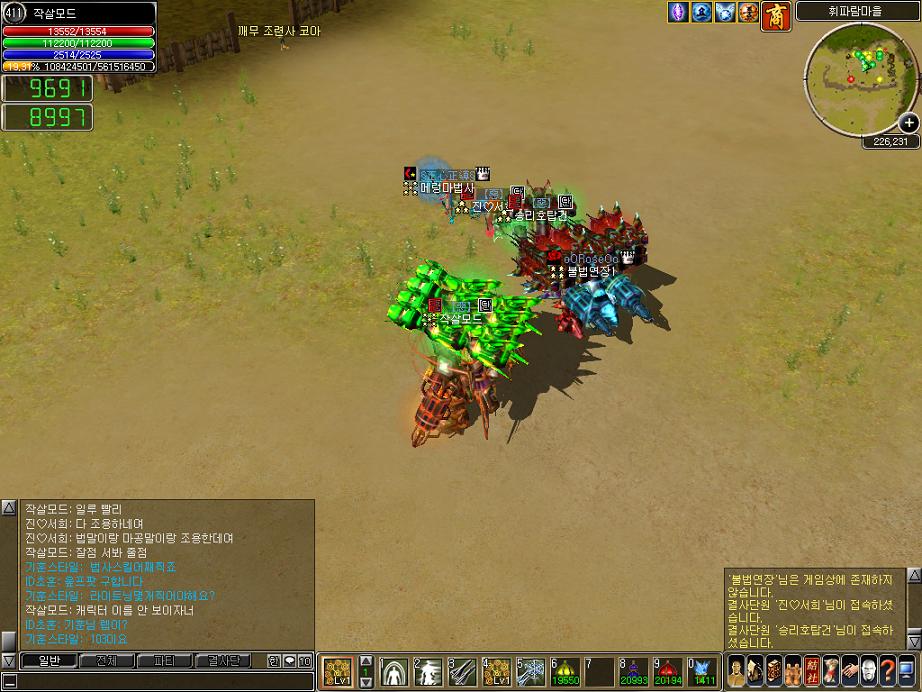Select the winged blue orb buff icon
Screen dimensions: 922x692
click(x=725, y=13)
